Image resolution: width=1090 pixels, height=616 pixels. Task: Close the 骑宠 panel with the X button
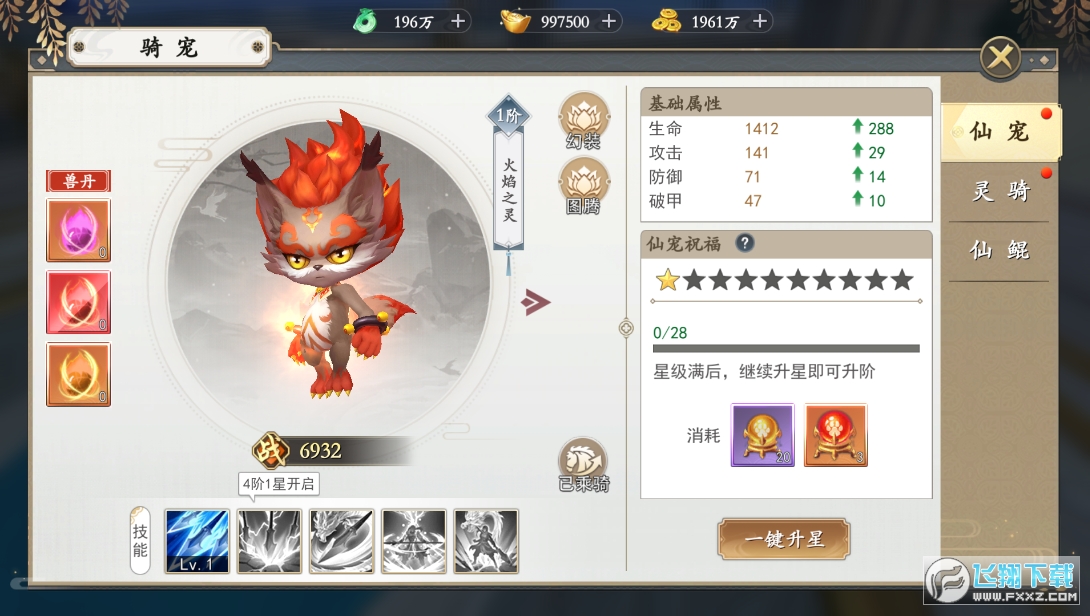[x=999, y=58]
